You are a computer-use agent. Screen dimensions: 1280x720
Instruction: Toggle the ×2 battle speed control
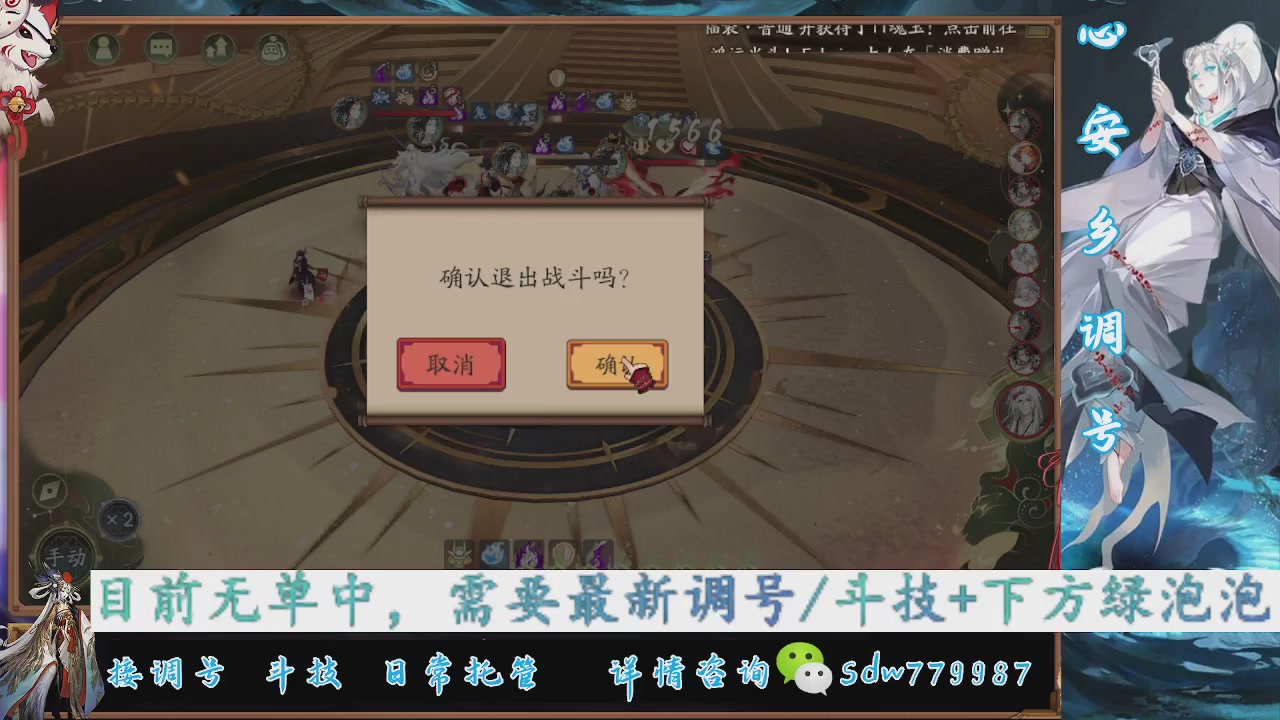(x=119, y=519)
